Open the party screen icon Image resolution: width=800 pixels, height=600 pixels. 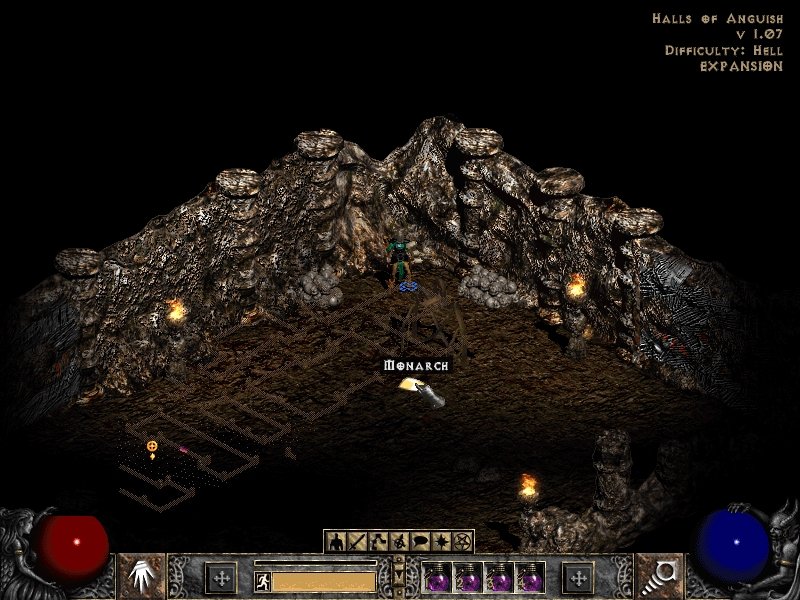[x=399, y=542]
